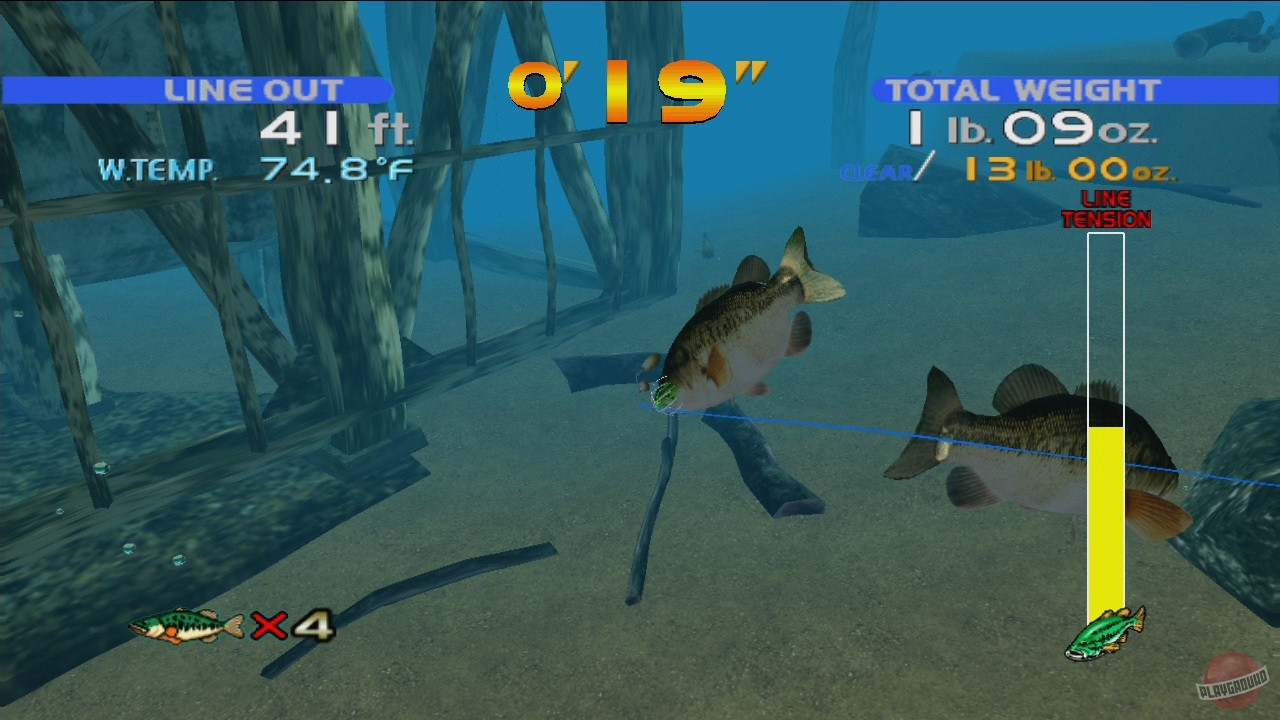The image size is (1280, 720).
Task: Expand the TOTAL WEIGHT panel header
Action: pyautogui.click(x=1022, y=89)
